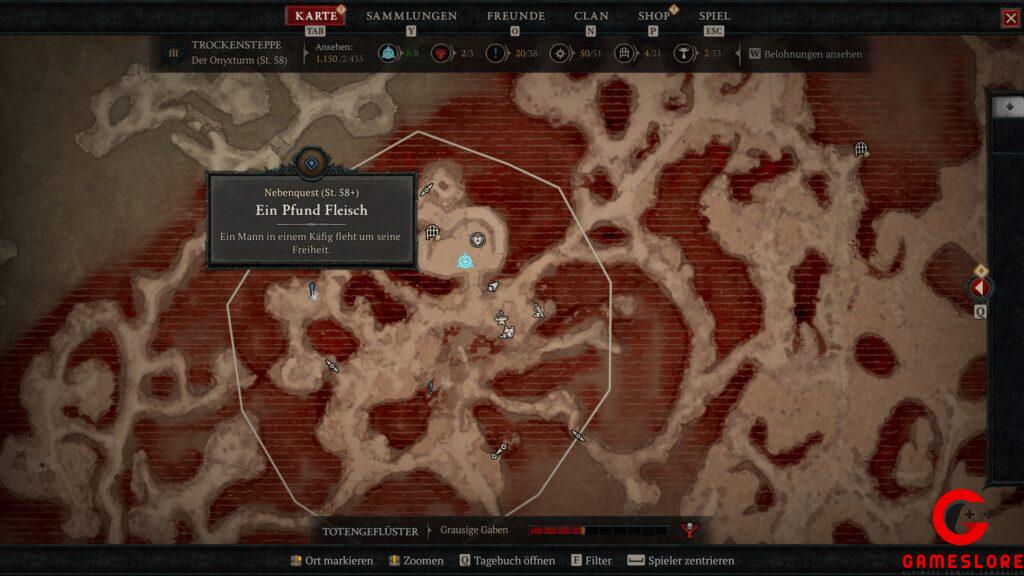
Task: Expand the side panel with the red arrow
Action: click(x=980, y=288)
